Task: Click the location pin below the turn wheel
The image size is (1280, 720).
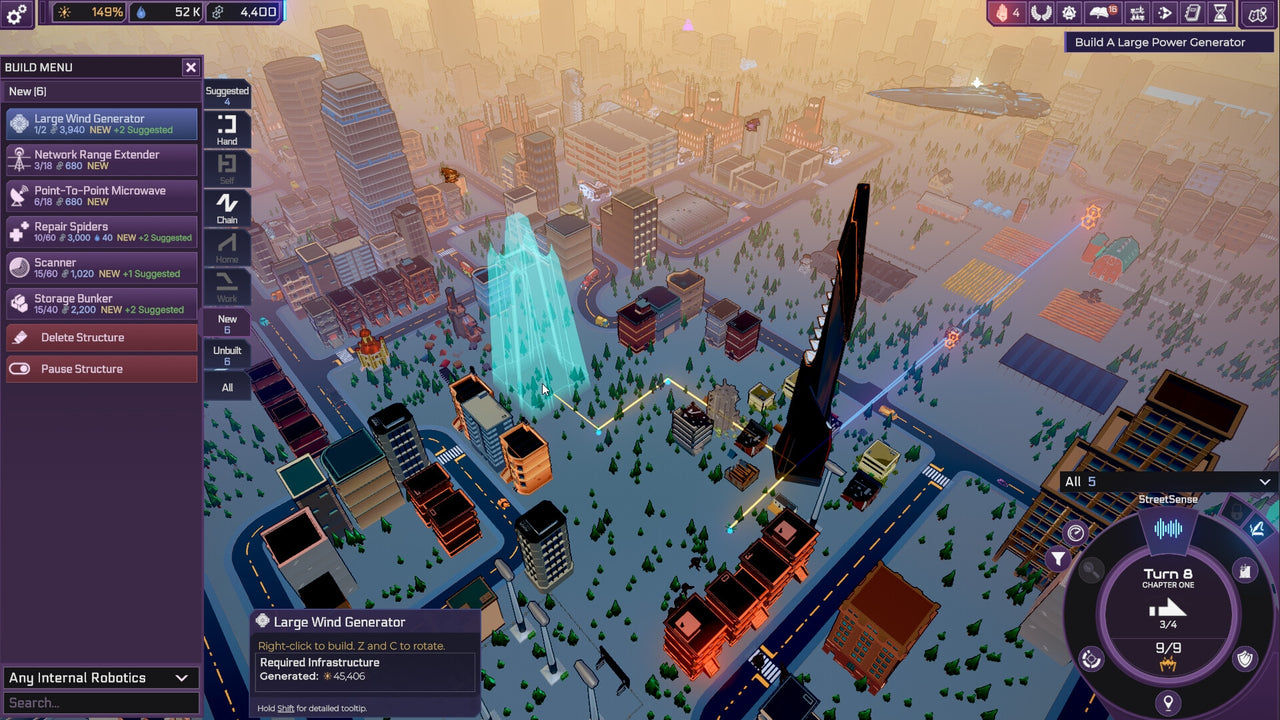Action: click(1168, 701)
